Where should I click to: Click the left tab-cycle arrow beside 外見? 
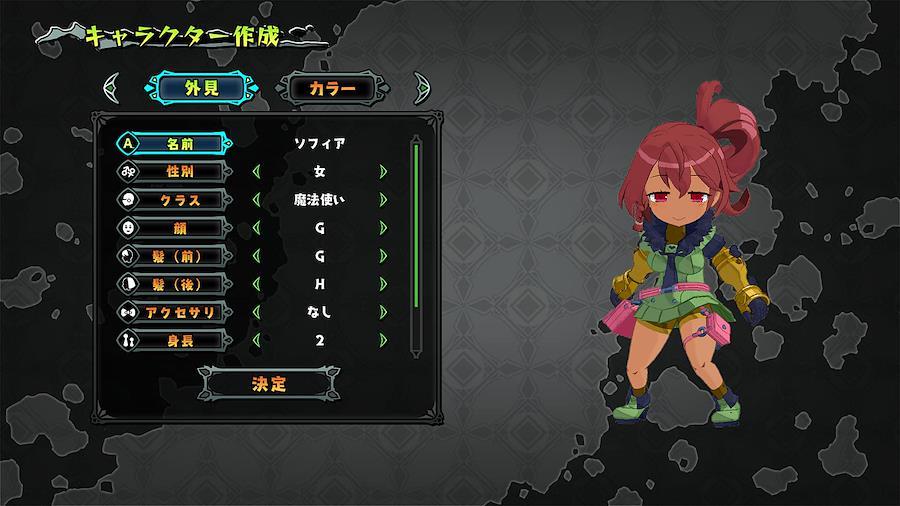coord(113,88)
